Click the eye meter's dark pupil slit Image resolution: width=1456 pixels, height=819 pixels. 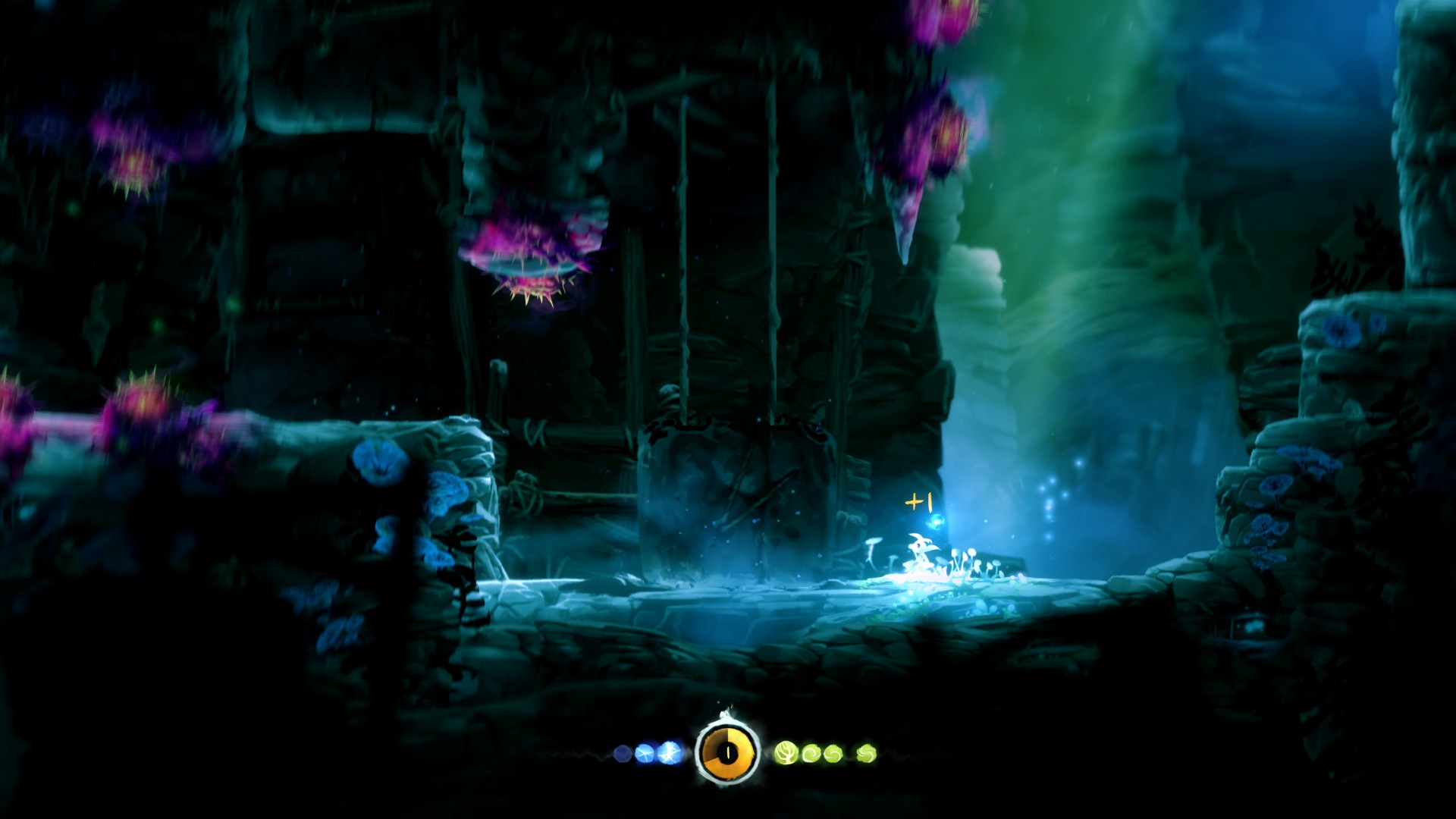(x=728, y=754)
